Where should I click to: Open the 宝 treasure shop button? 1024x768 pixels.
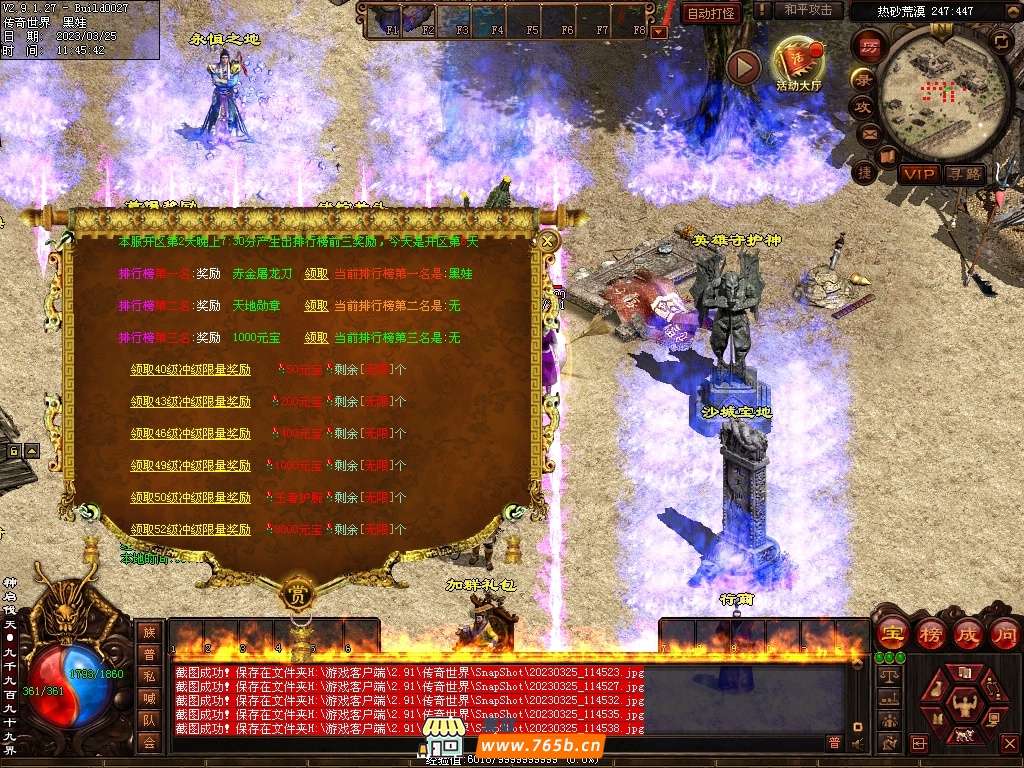pyautogui.click(x=892, y=634)
